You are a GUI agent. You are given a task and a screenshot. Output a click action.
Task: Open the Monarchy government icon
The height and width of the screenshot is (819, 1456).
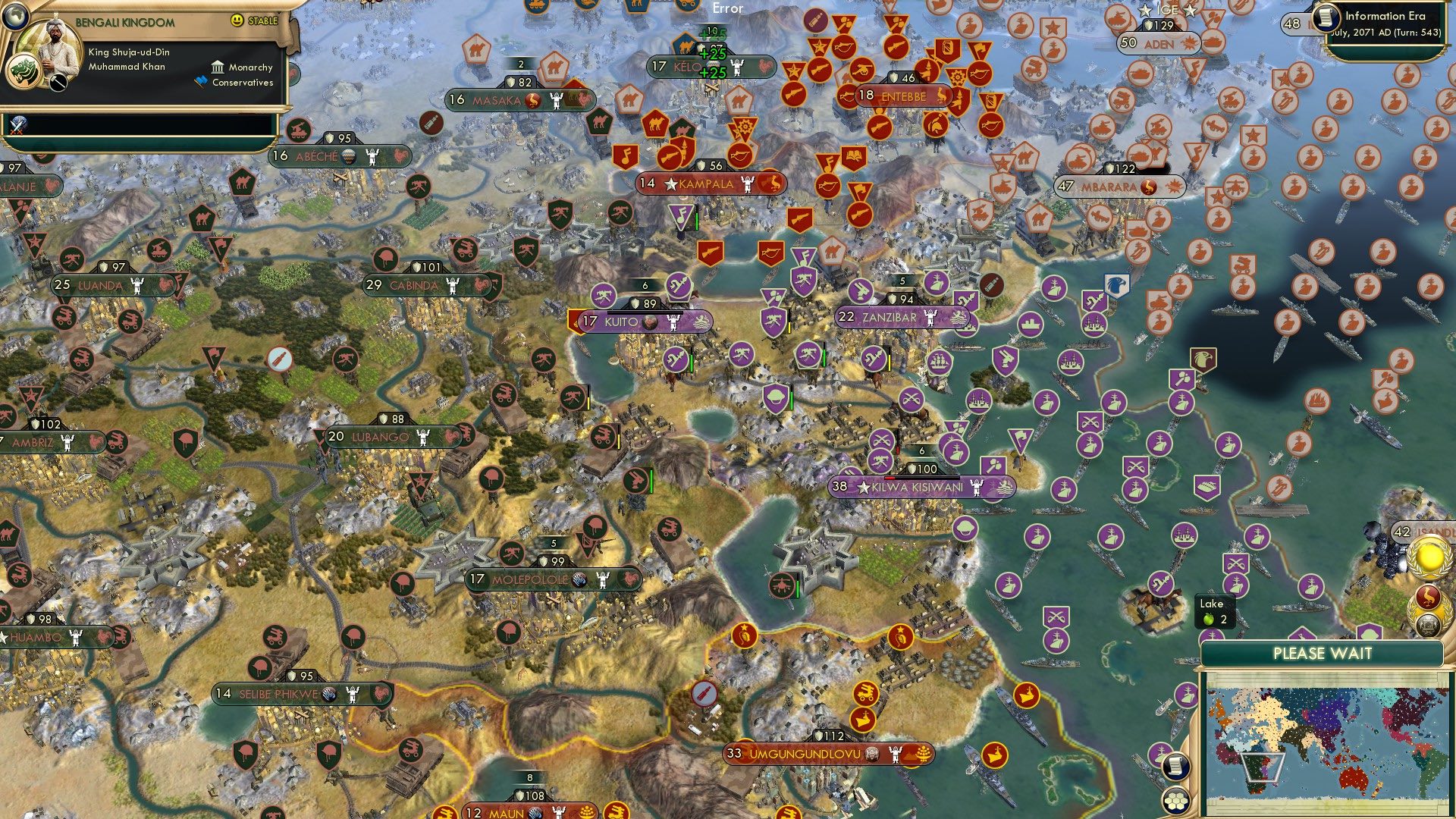(218, 67)
